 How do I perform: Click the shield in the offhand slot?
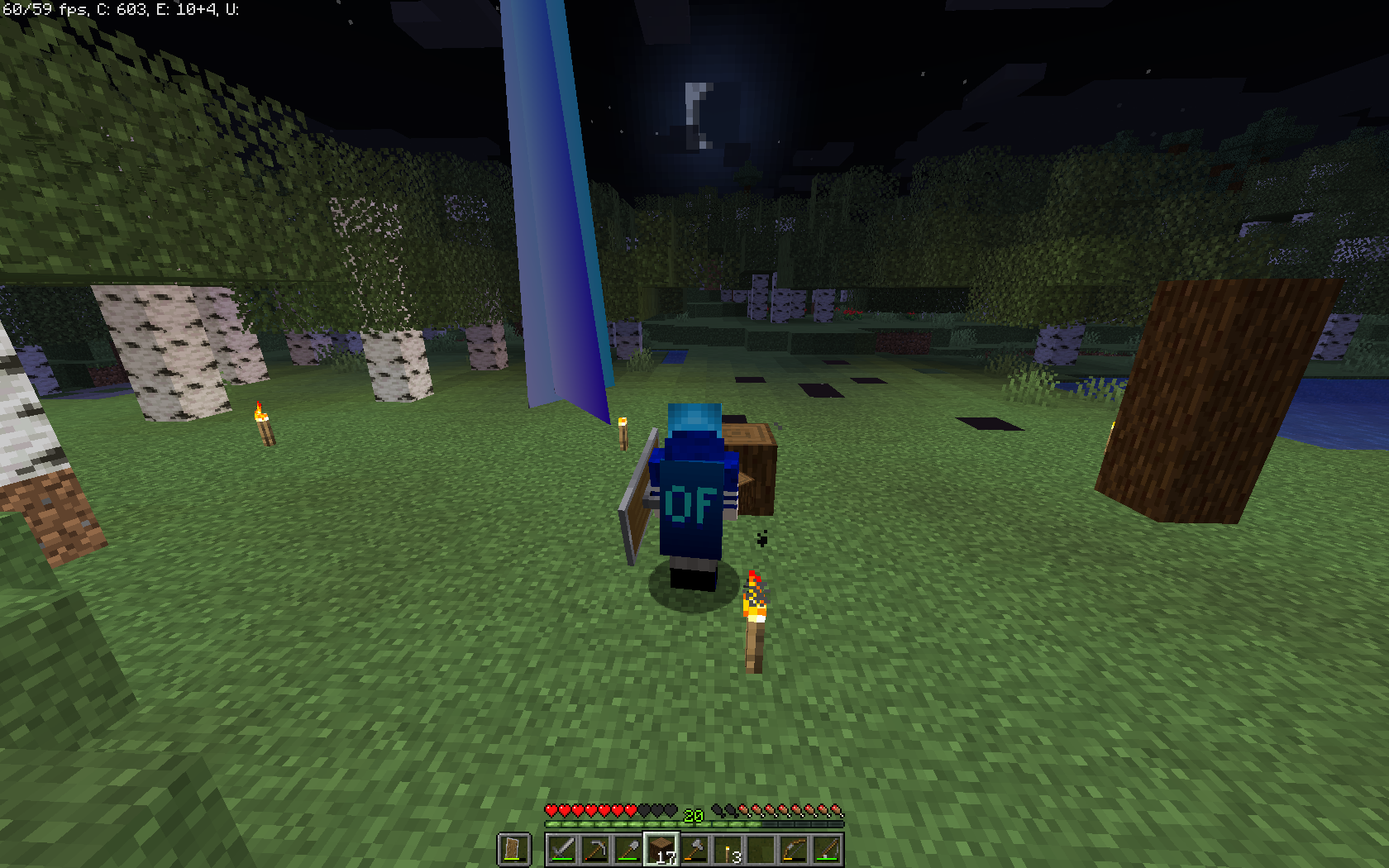(x=511, y=848)
